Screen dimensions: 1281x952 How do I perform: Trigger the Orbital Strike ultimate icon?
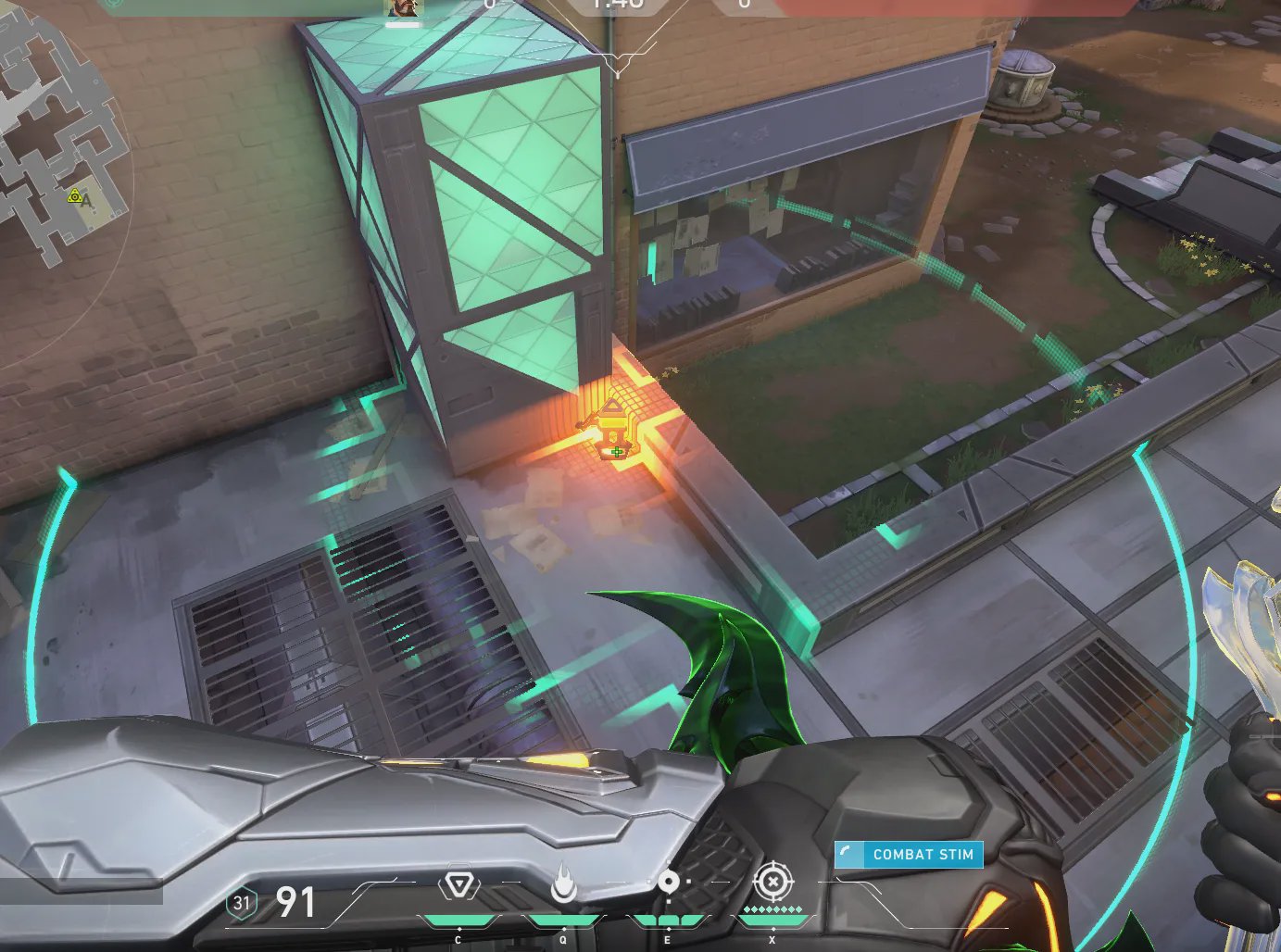772,883
